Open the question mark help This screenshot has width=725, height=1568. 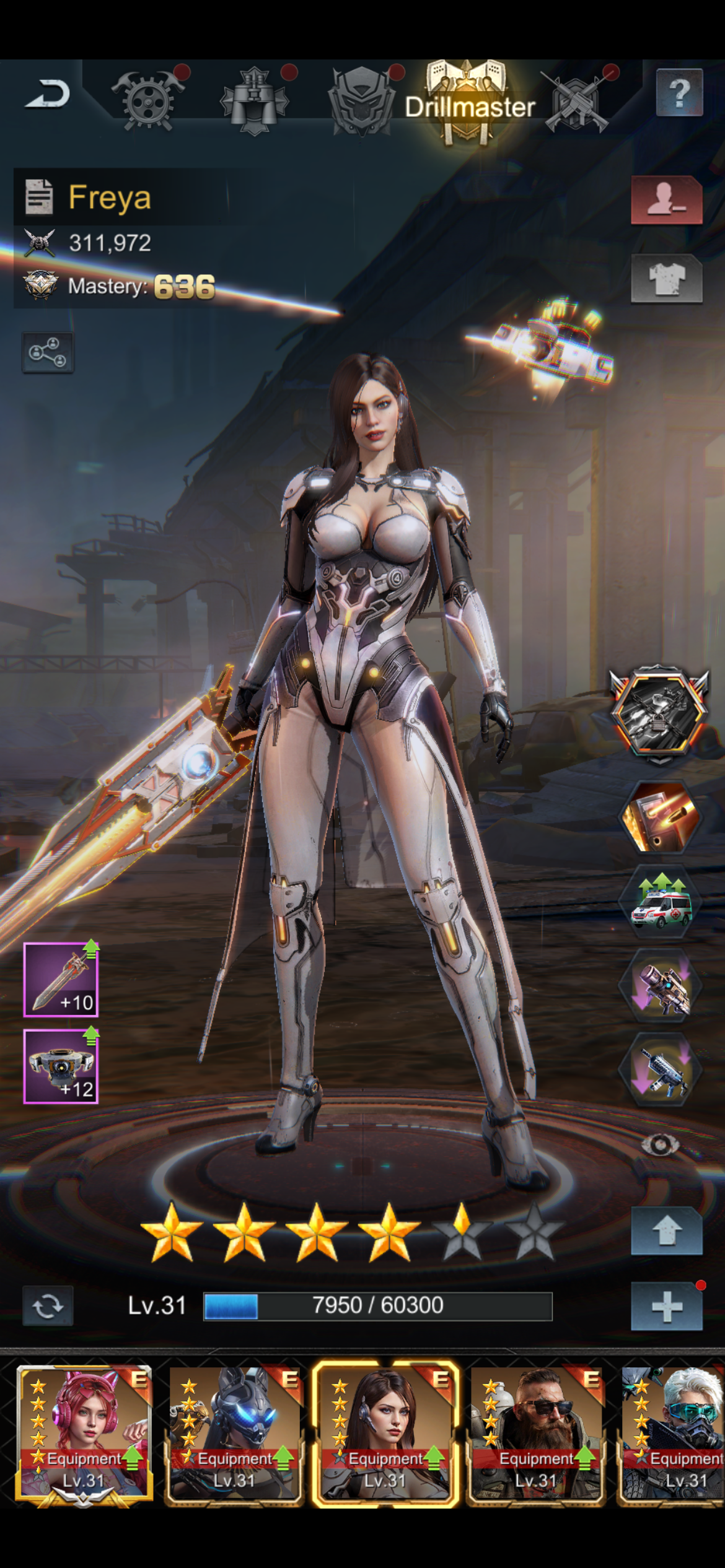[x=679, y=94]
